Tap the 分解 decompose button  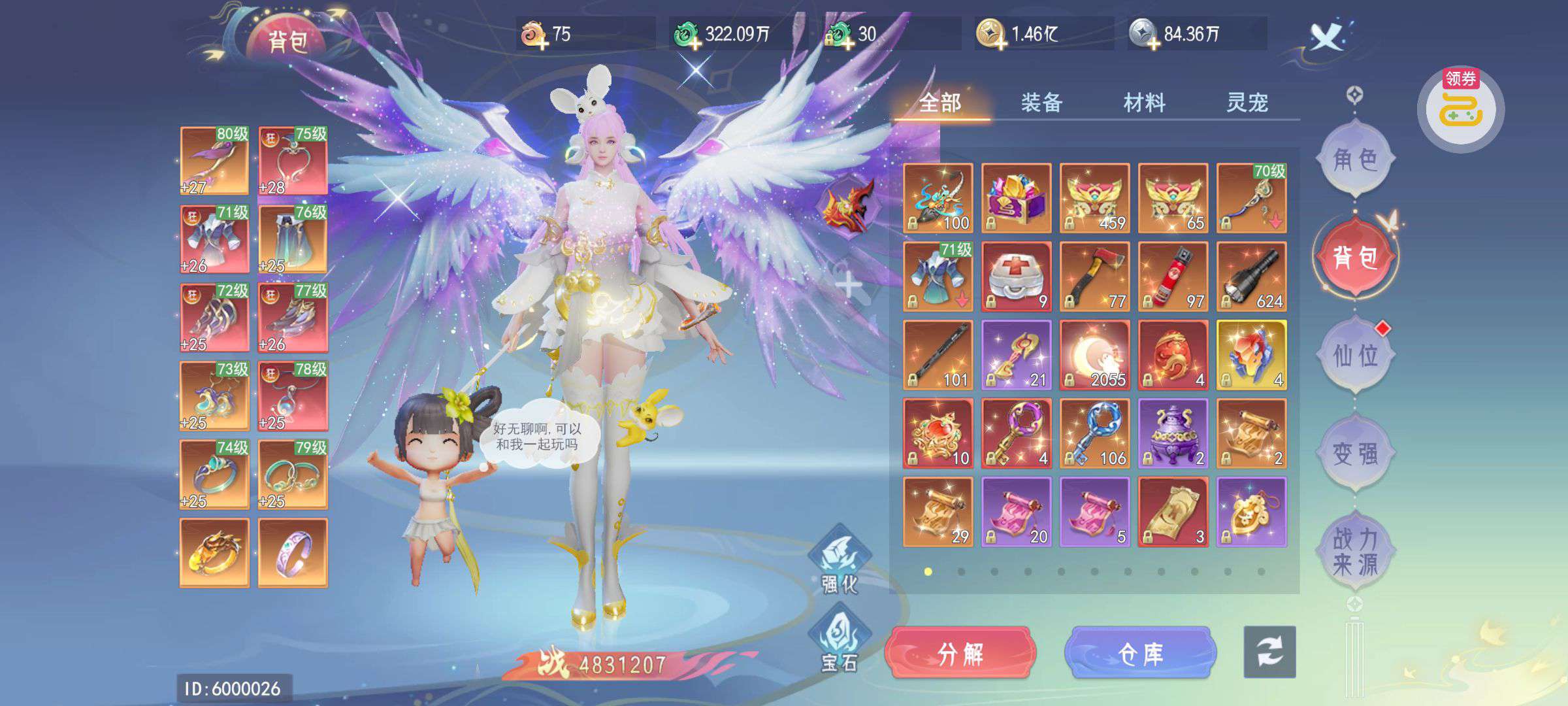click(960, 653)
